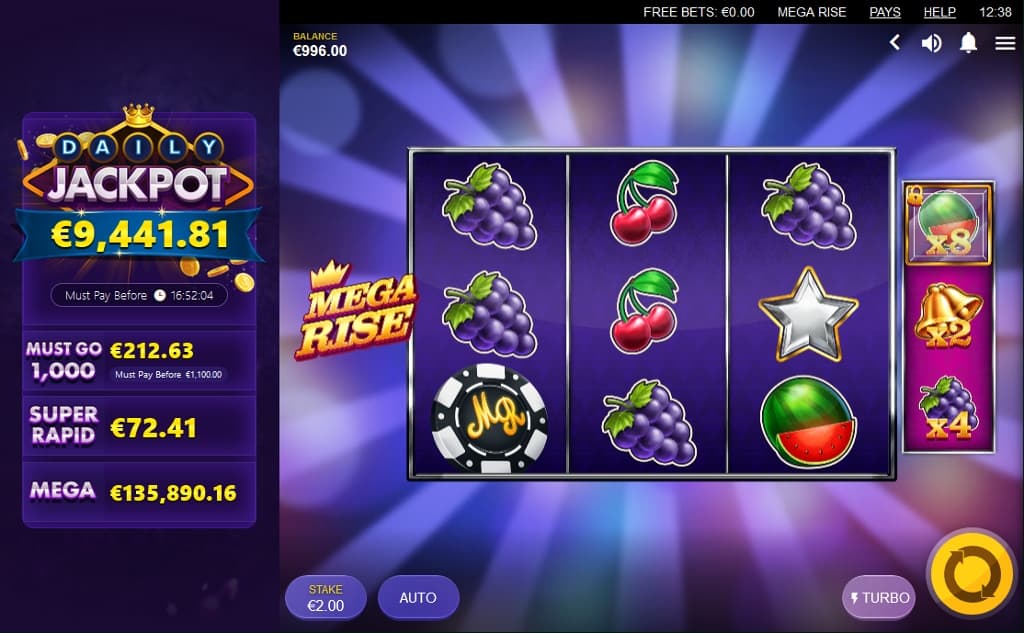The width and height of the screenshot is (1024, 633).
Task: Open notifications with the bell icon
Action: pos(968,43)
